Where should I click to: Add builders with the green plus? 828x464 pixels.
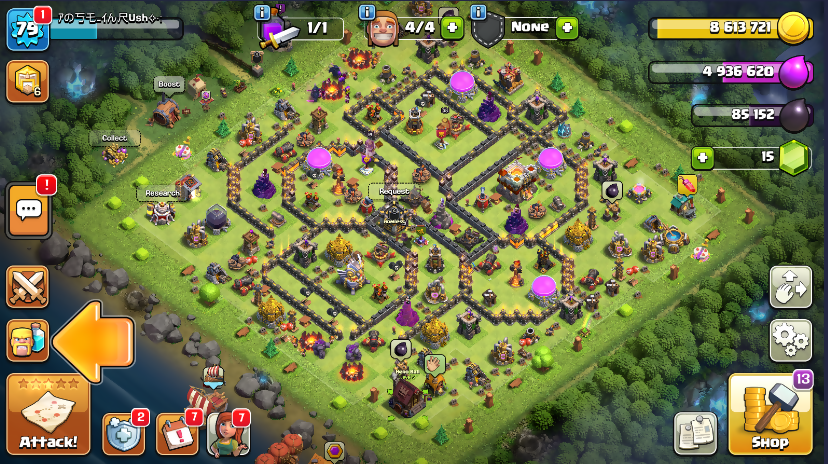451,27
